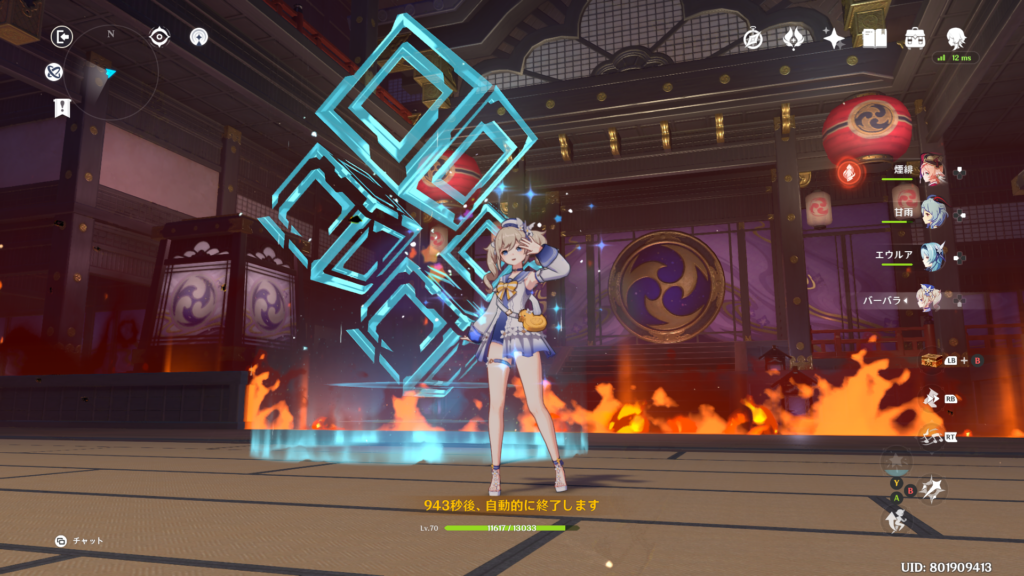Image resolution: width=1024 pixels, height=576 pixels.
Task: Select active character バーバラ in party list
Action: click(x=930, y=299)
